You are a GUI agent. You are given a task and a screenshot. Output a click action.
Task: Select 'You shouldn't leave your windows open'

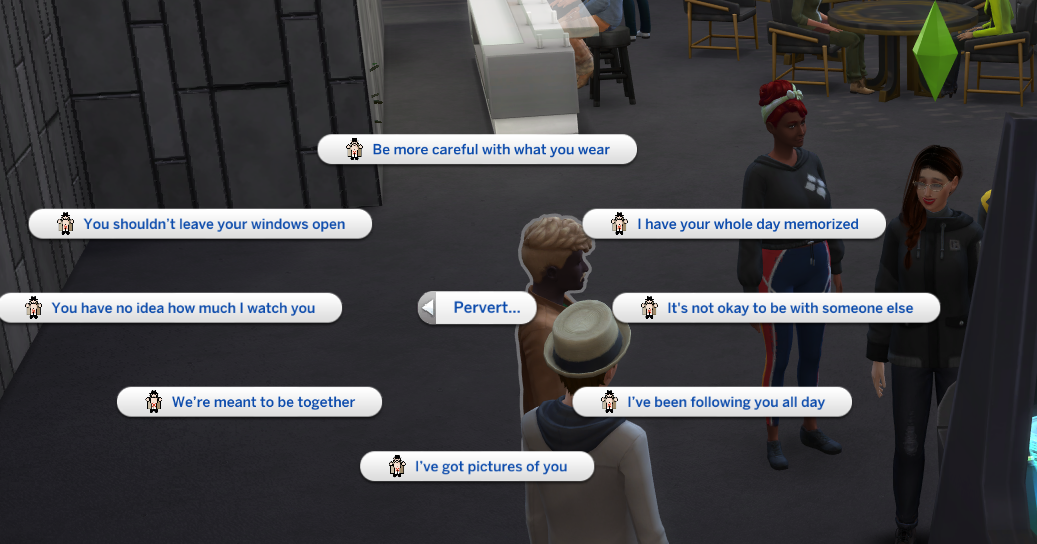point(201,224)
